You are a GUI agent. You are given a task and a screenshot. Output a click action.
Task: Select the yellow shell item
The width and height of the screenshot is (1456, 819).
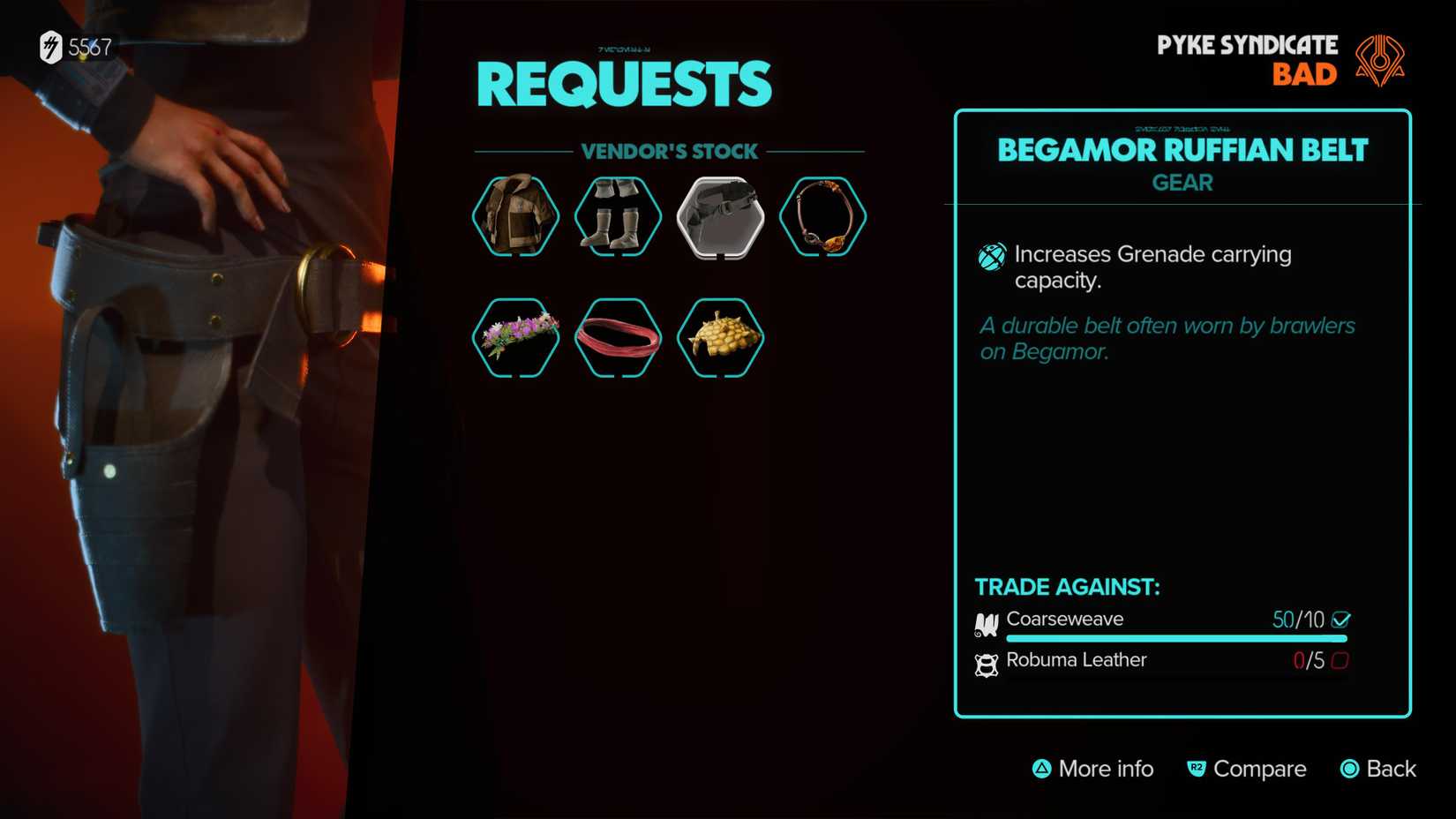[x=720, y=338]
